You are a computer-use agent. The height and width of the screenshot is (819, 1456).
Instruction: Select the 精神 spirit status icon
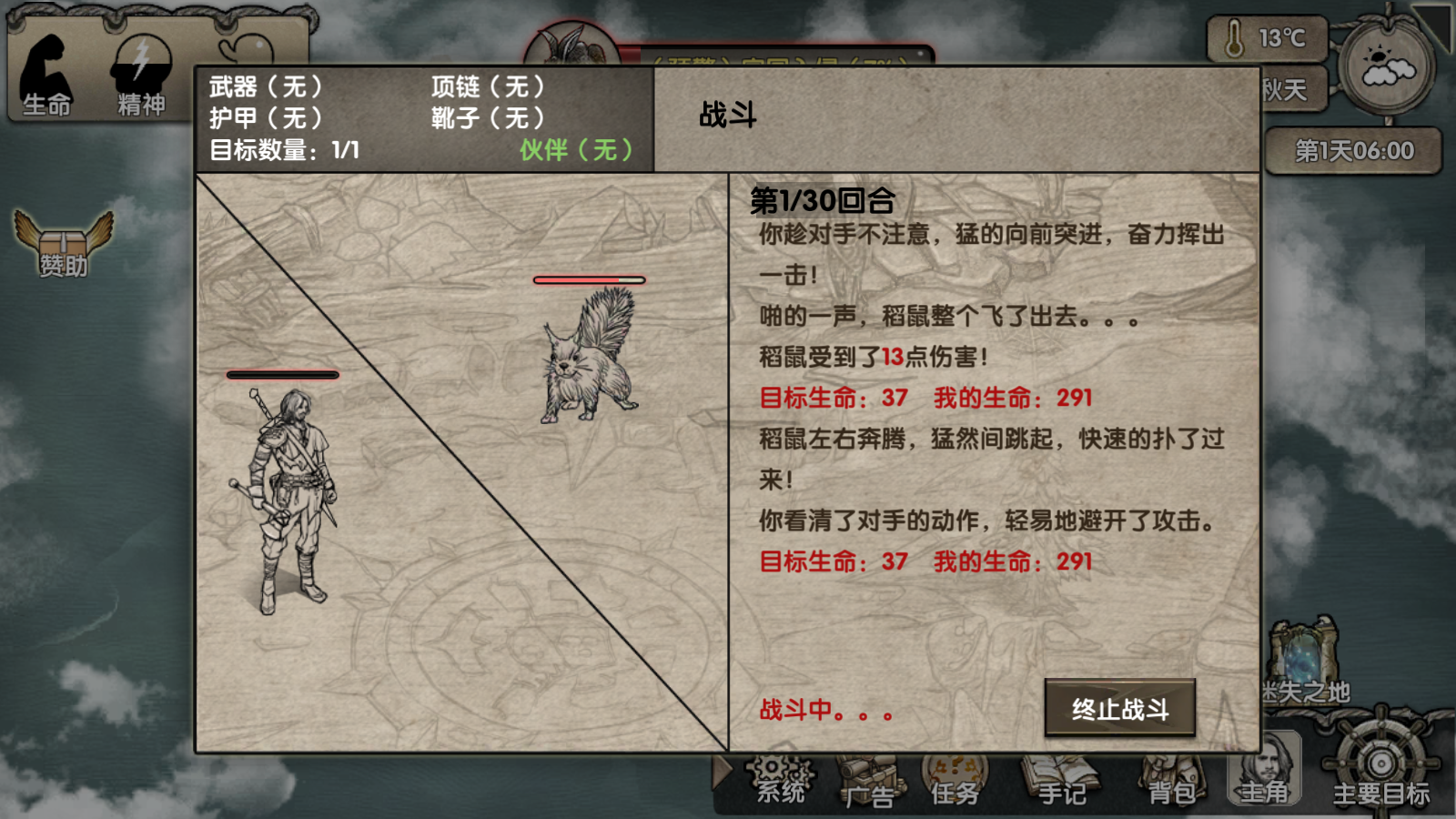pyautogui.click(x=141, y=77)
